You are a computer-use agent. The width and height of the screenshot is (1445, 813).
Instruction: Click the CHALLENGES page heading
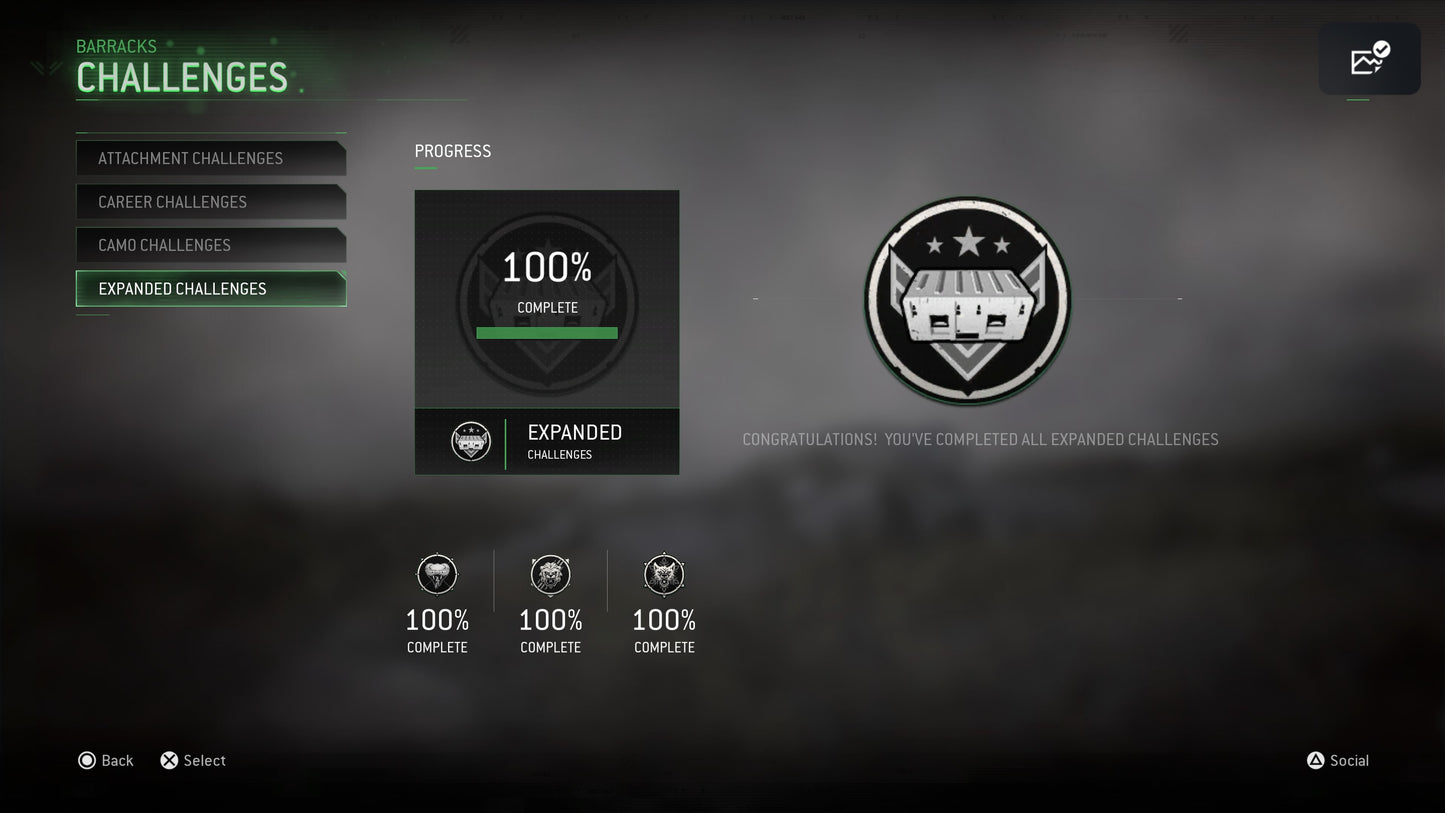183,78
